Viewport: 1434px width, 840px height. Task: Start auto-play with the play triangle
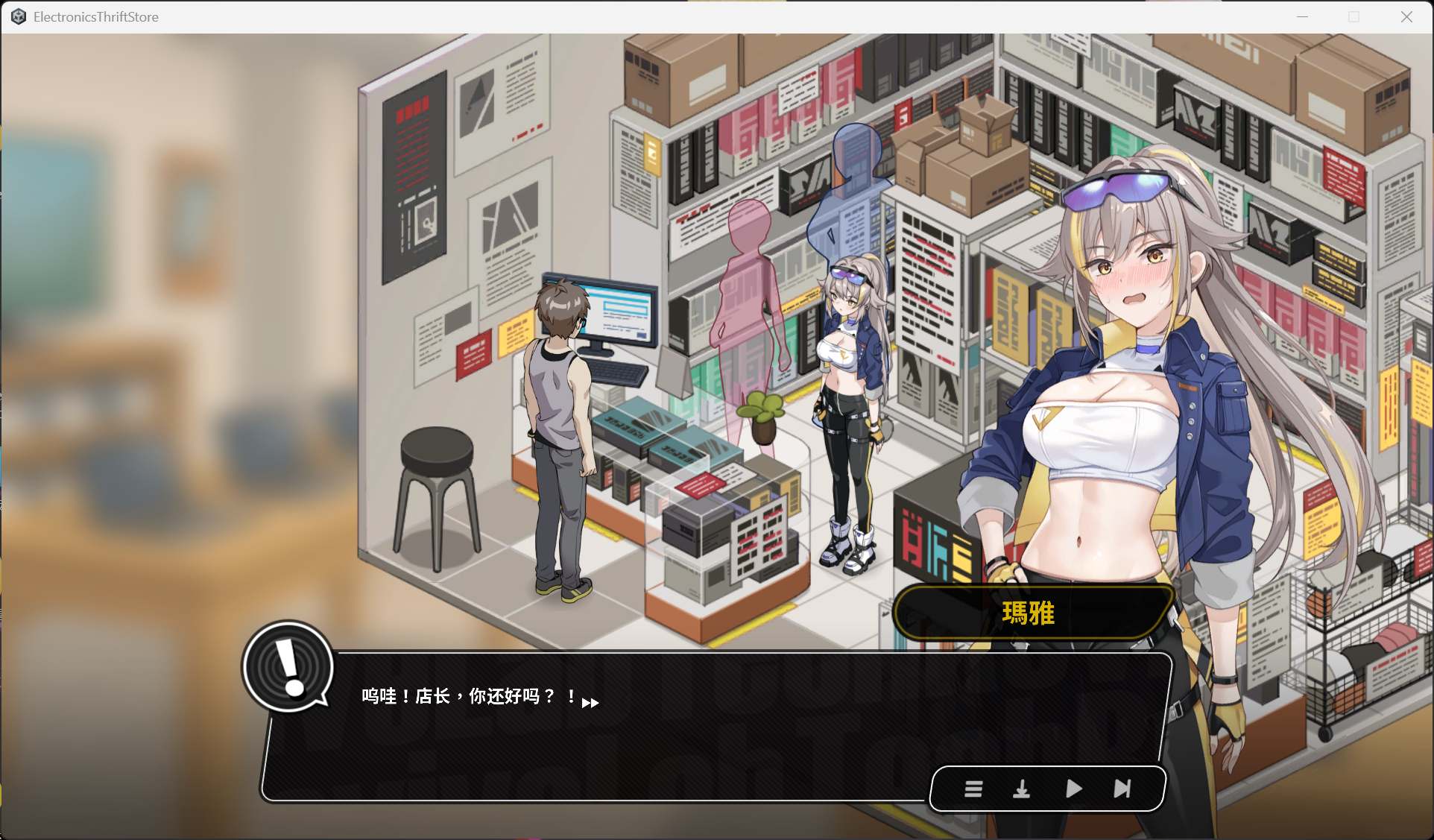tap(1073, 789)
